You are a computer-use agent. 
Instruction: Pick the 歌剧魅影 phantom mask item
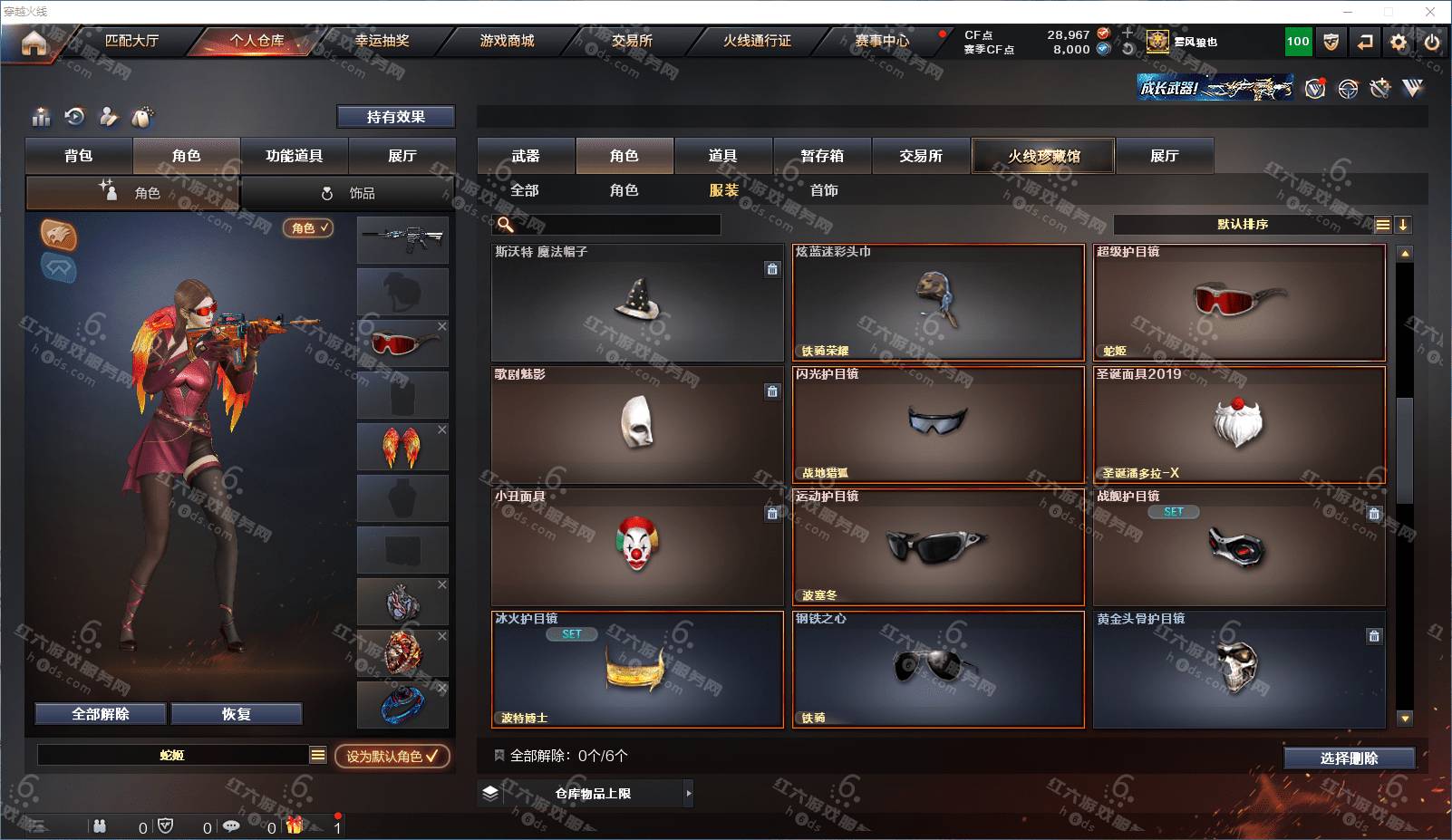(x=637, y=424)
